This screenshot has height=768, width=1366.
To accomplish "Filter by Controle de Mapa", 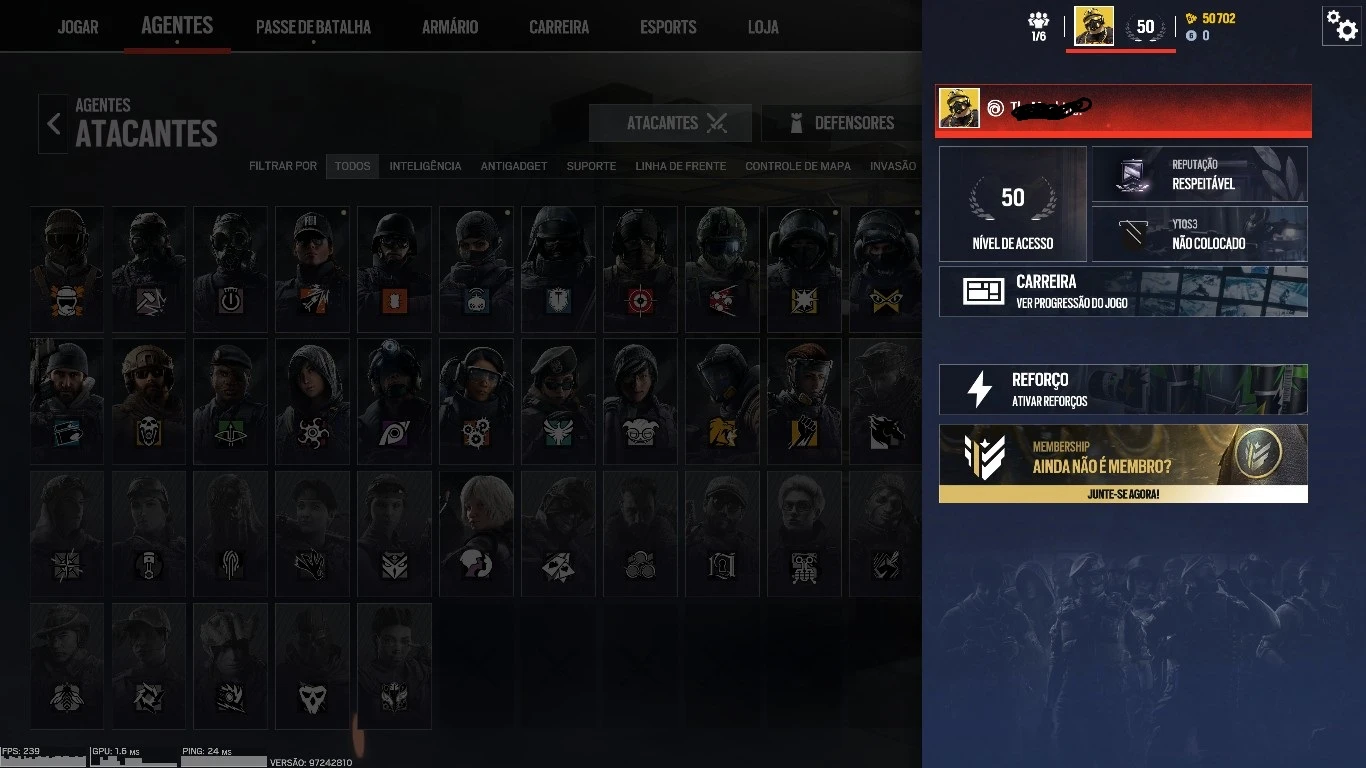I will click(x=797, y=166).
